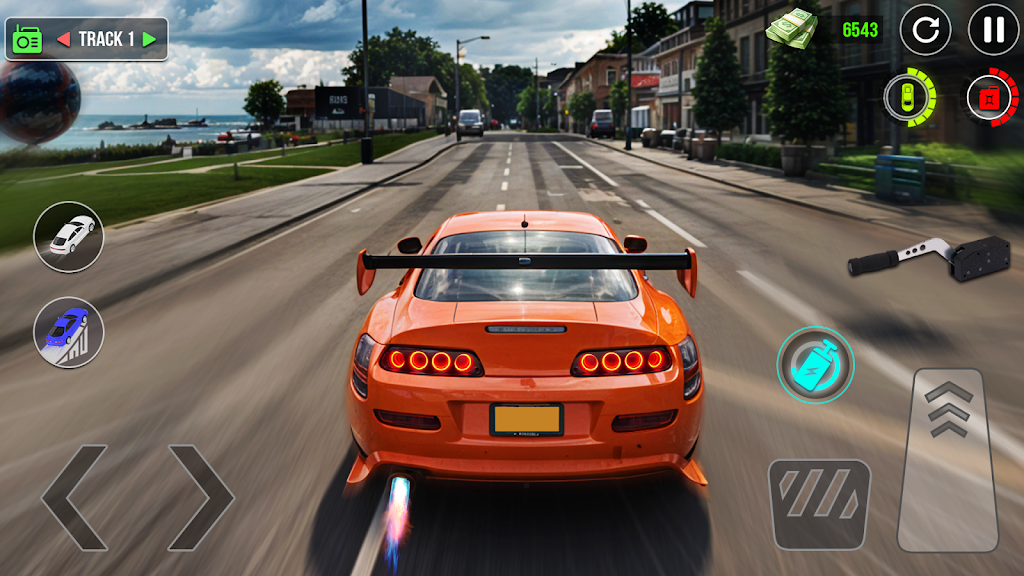This screenshot has width=1024, height=576.
Task: Pause the game
Action: [993, 30]
